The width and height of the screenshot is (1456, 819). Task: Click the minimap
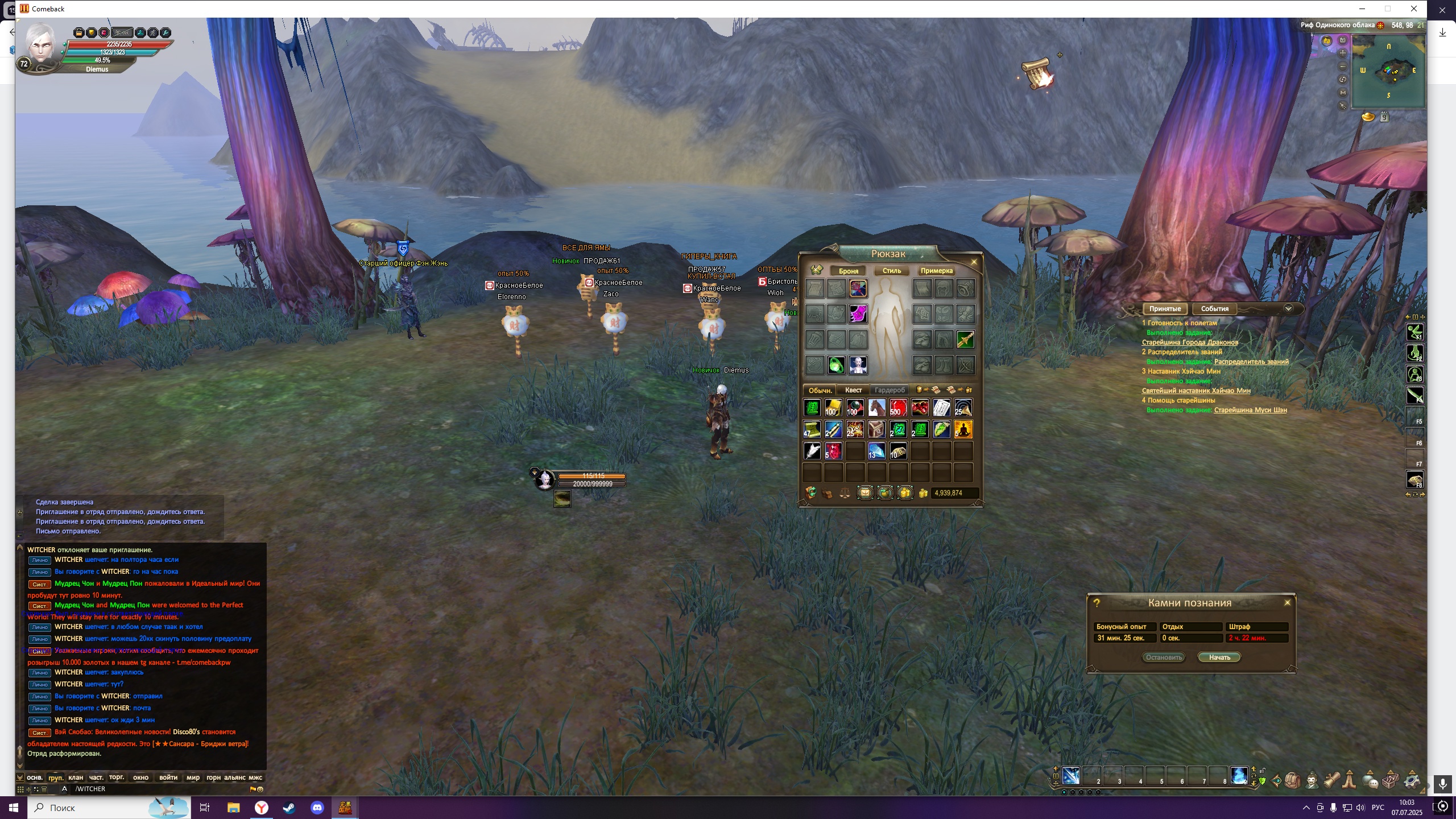tap(1388, 71)
